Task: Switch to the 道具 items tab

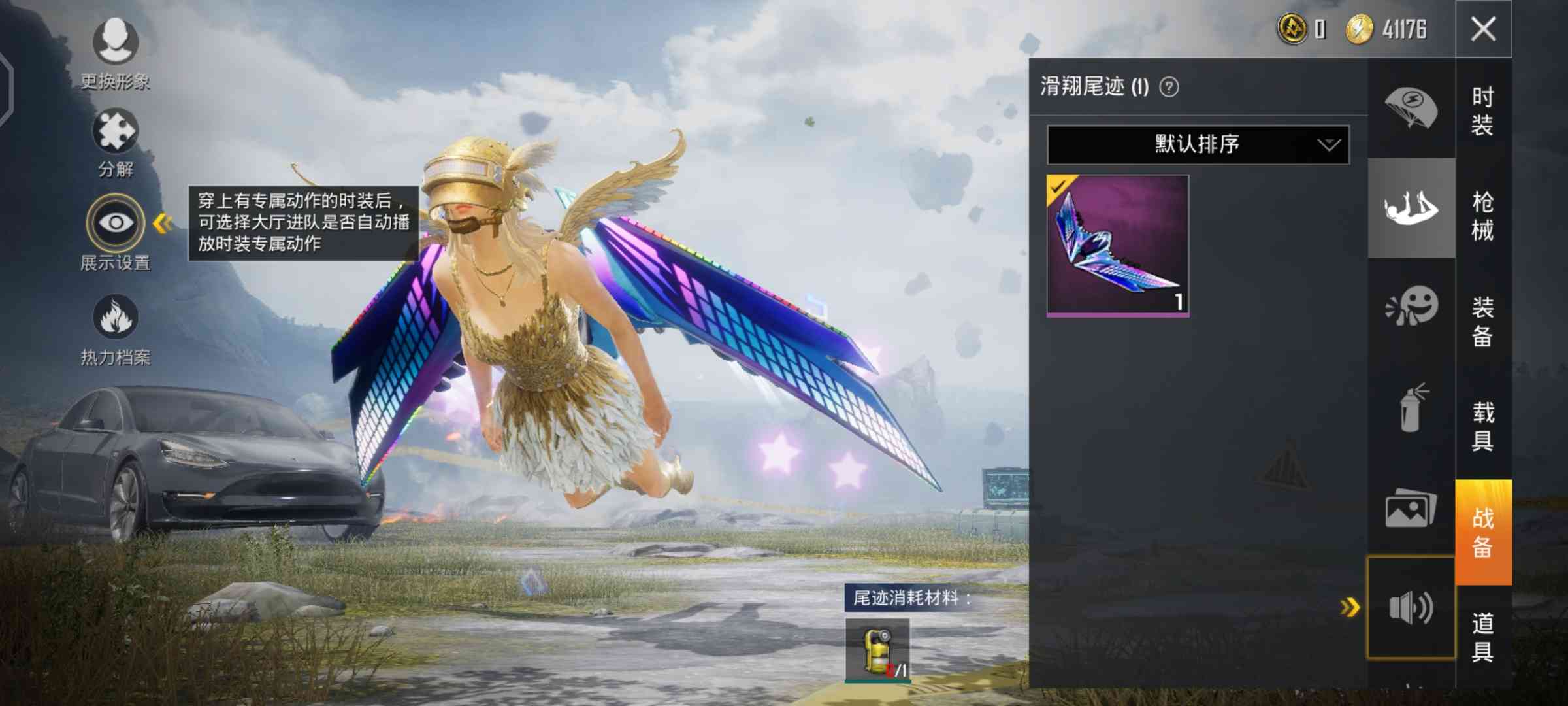Action: pyautogui.click(x=1482, y=637)
